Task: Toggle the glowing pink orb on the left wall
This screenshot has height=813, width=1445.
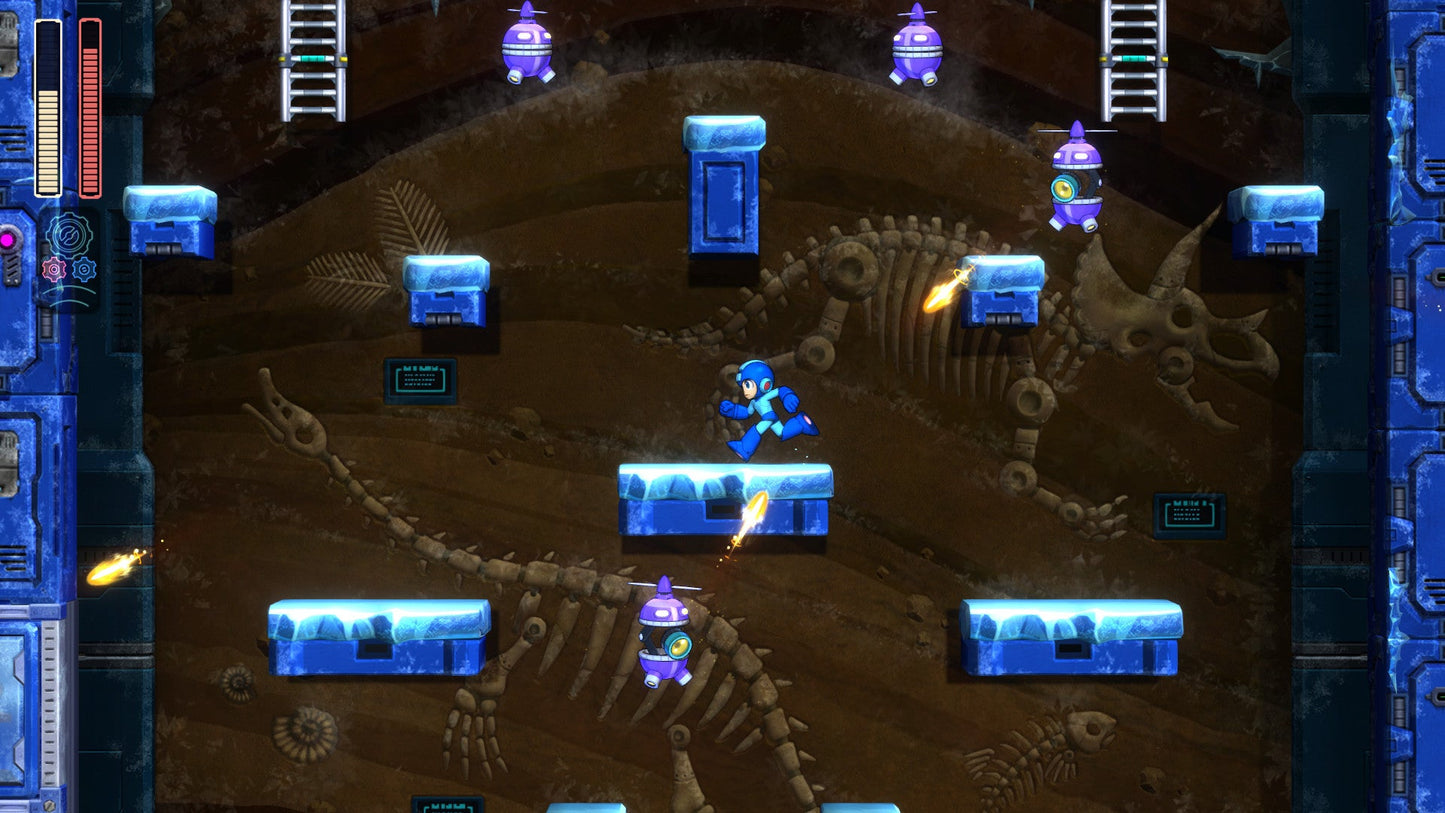Action: [9, 239]
